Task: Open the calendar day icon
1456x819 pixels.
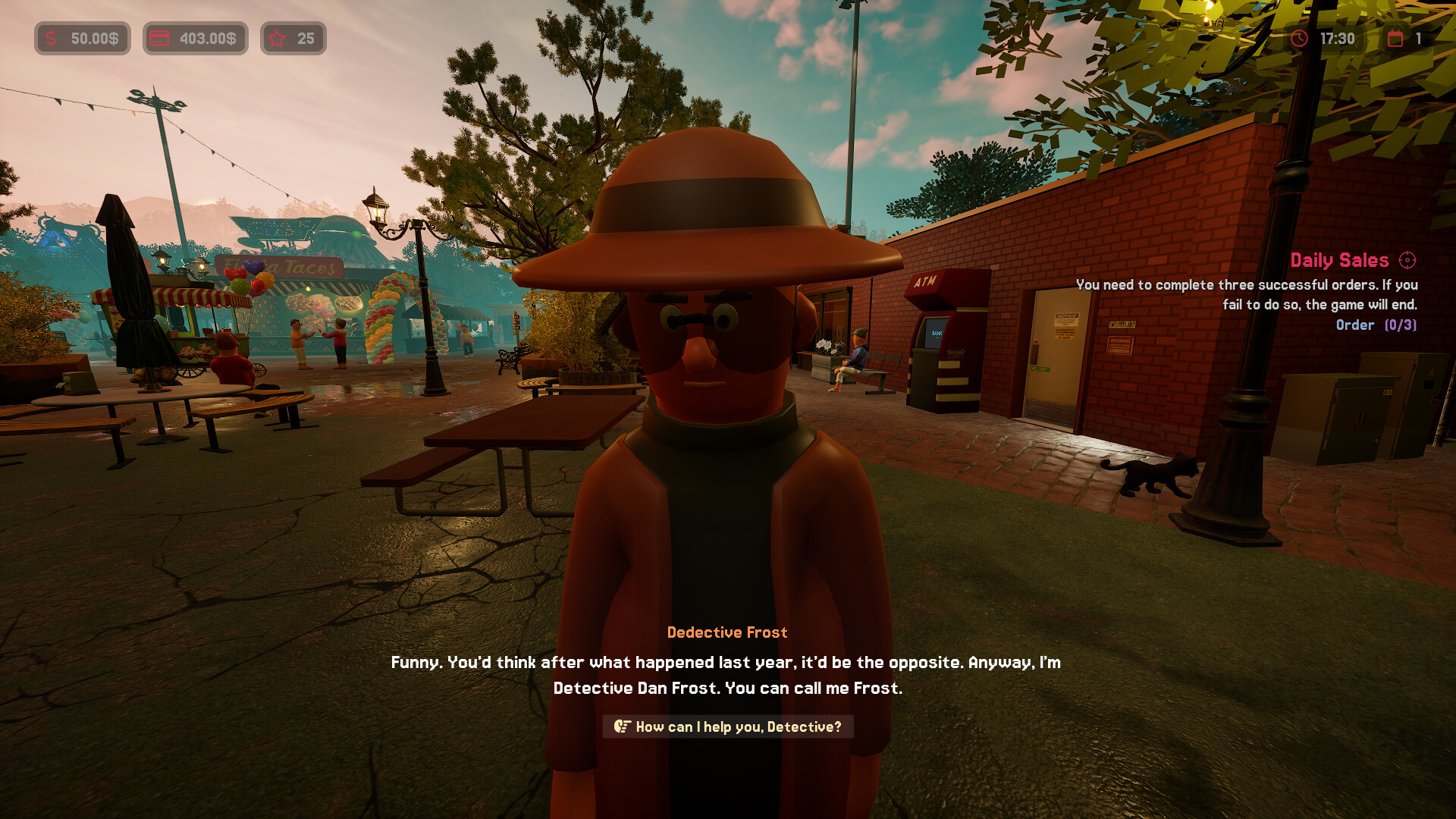Action: coord(1395,38)
